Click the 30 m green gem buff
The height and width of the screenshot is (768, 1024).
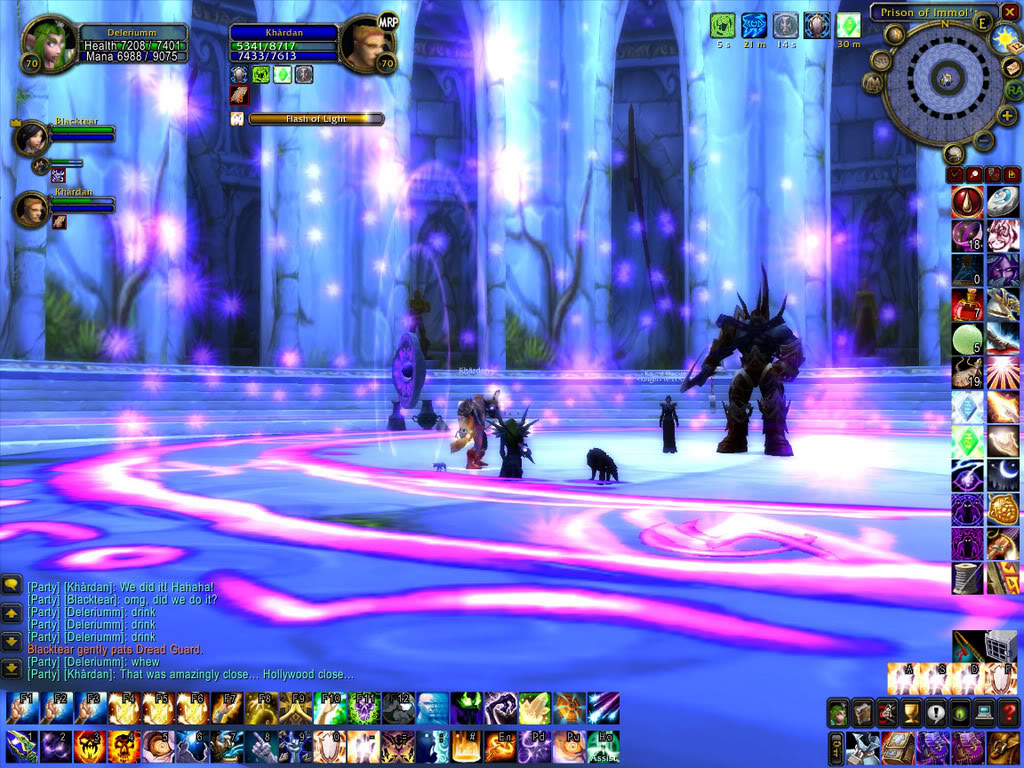(x=848, y=25)
